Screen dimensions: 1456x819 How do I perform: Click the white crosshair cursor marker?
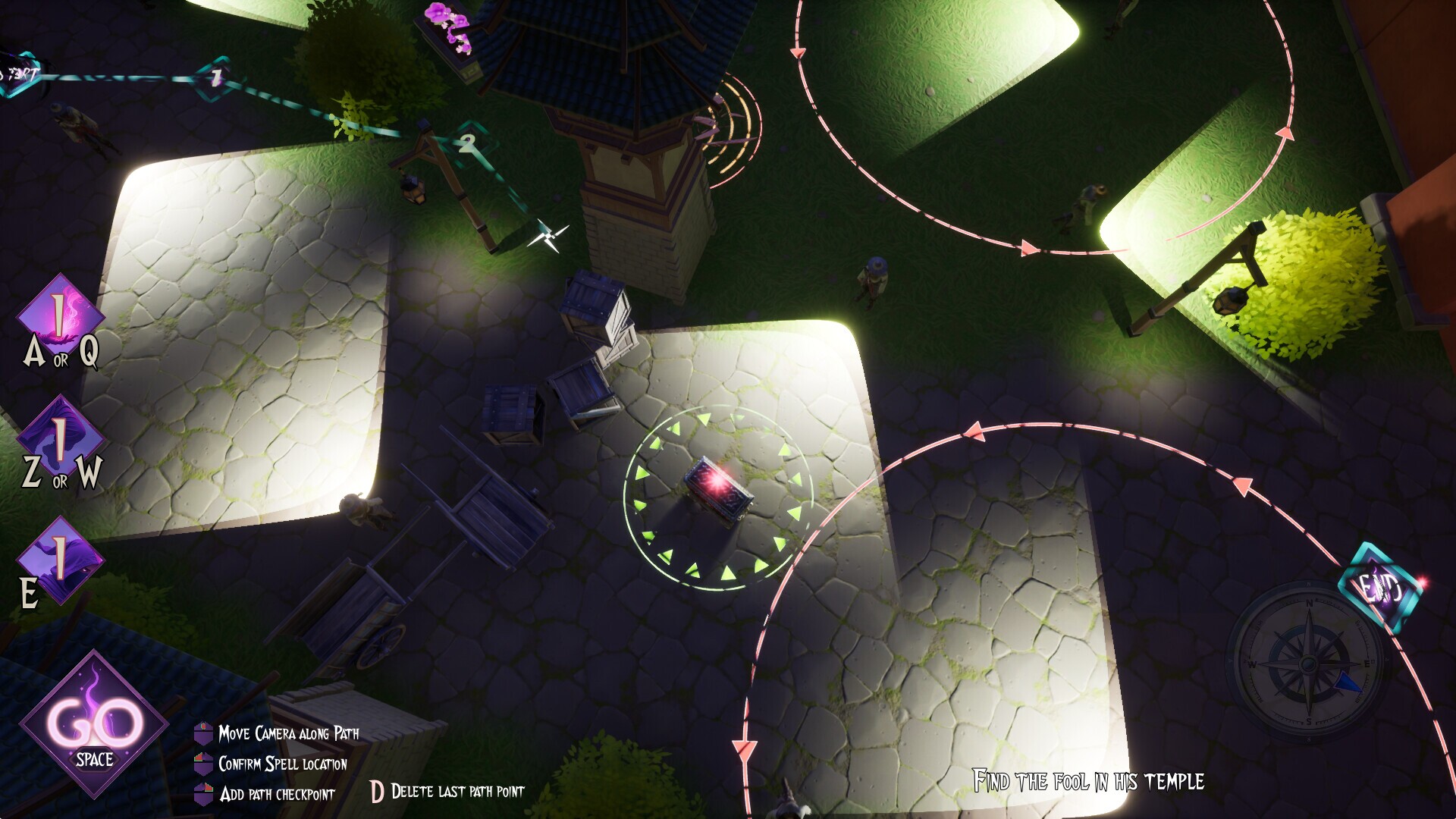click(x=548, y=237)
